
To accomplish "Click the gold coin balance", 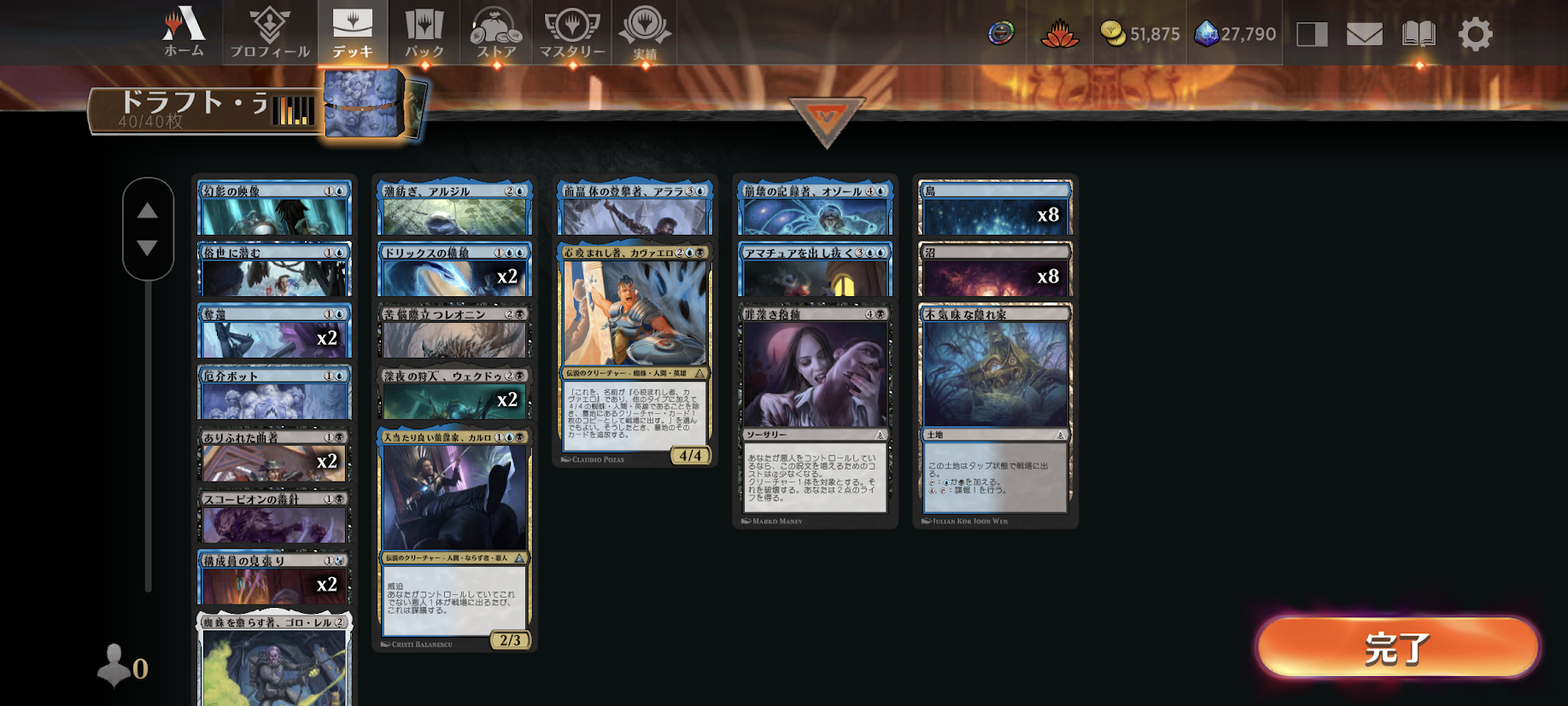I will pos(1139,34).
